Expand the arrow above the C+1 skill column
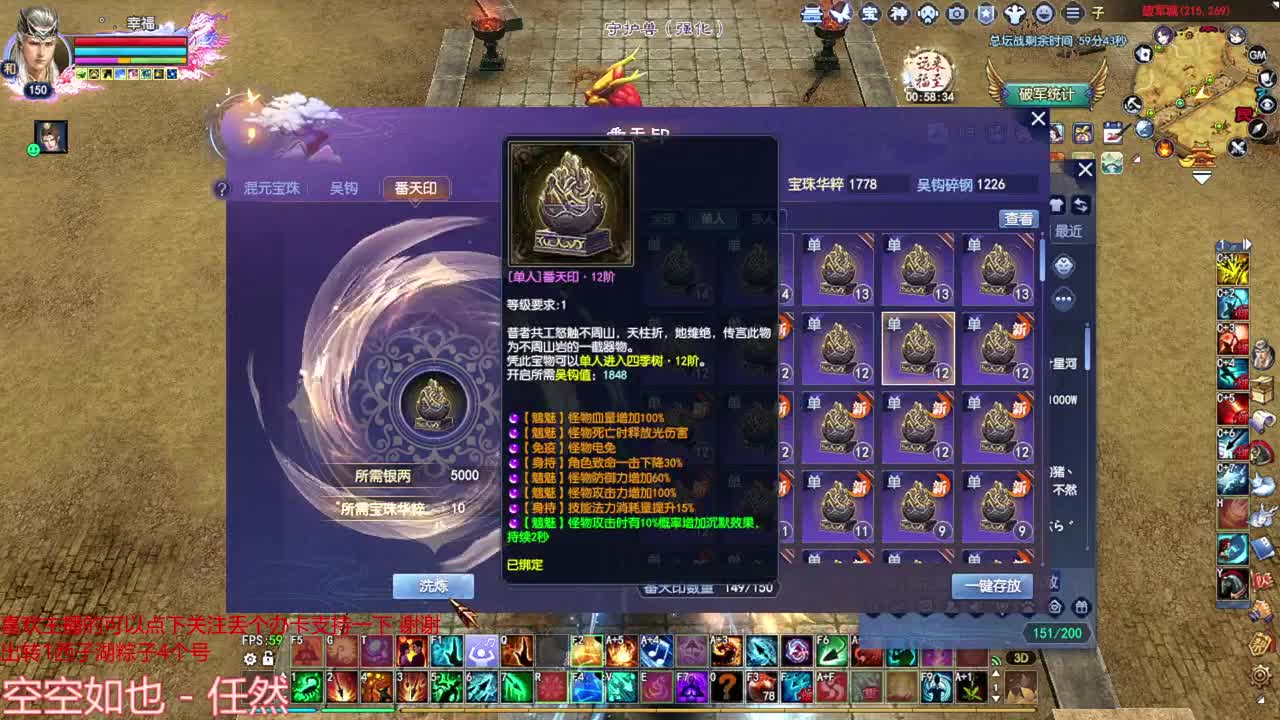Image resolution: width=1280 pixels, height=720 pixels. (x=1247, y=244)
